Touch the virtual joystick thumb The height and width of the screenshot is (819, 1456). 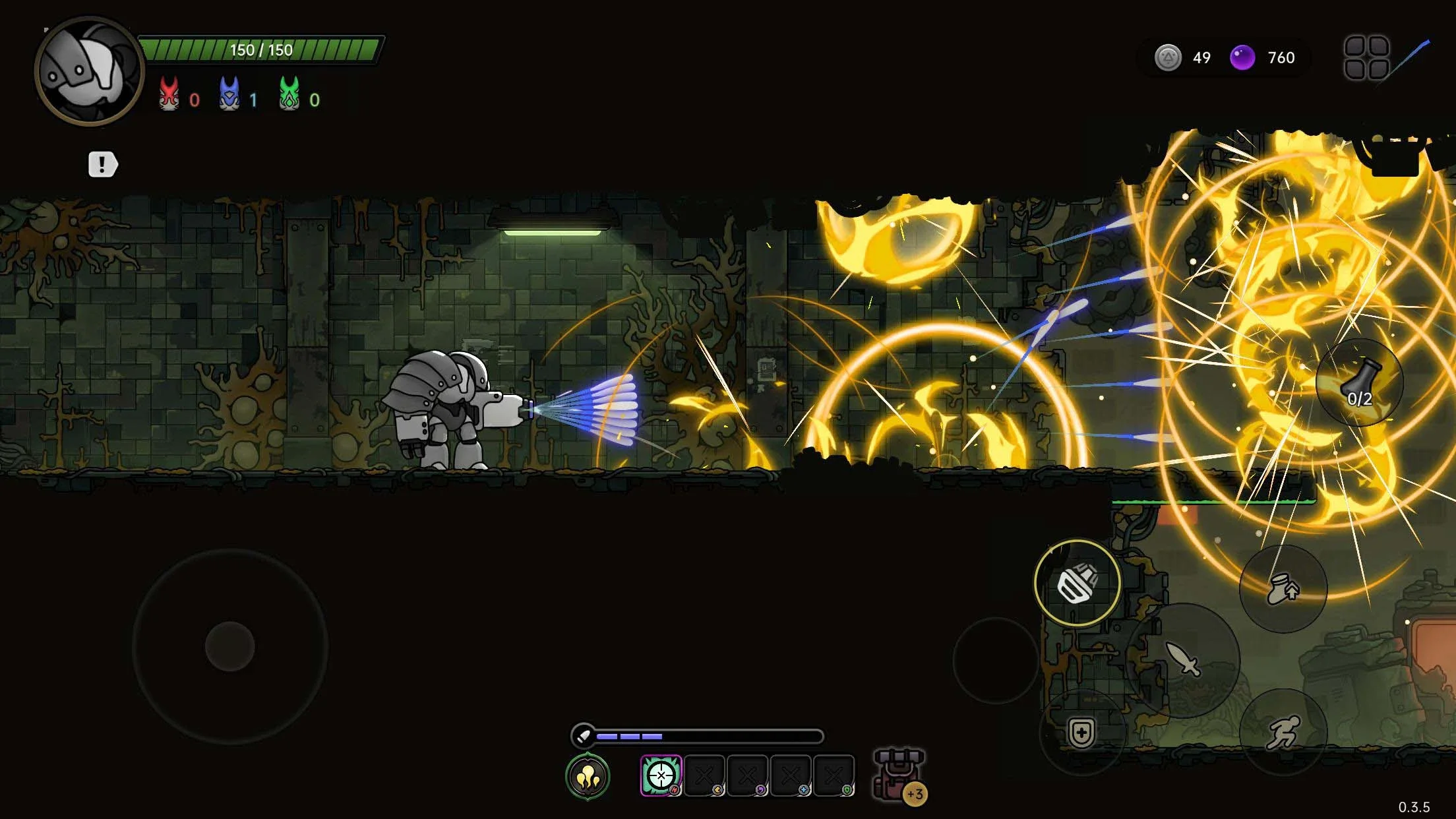pos(230,646)
